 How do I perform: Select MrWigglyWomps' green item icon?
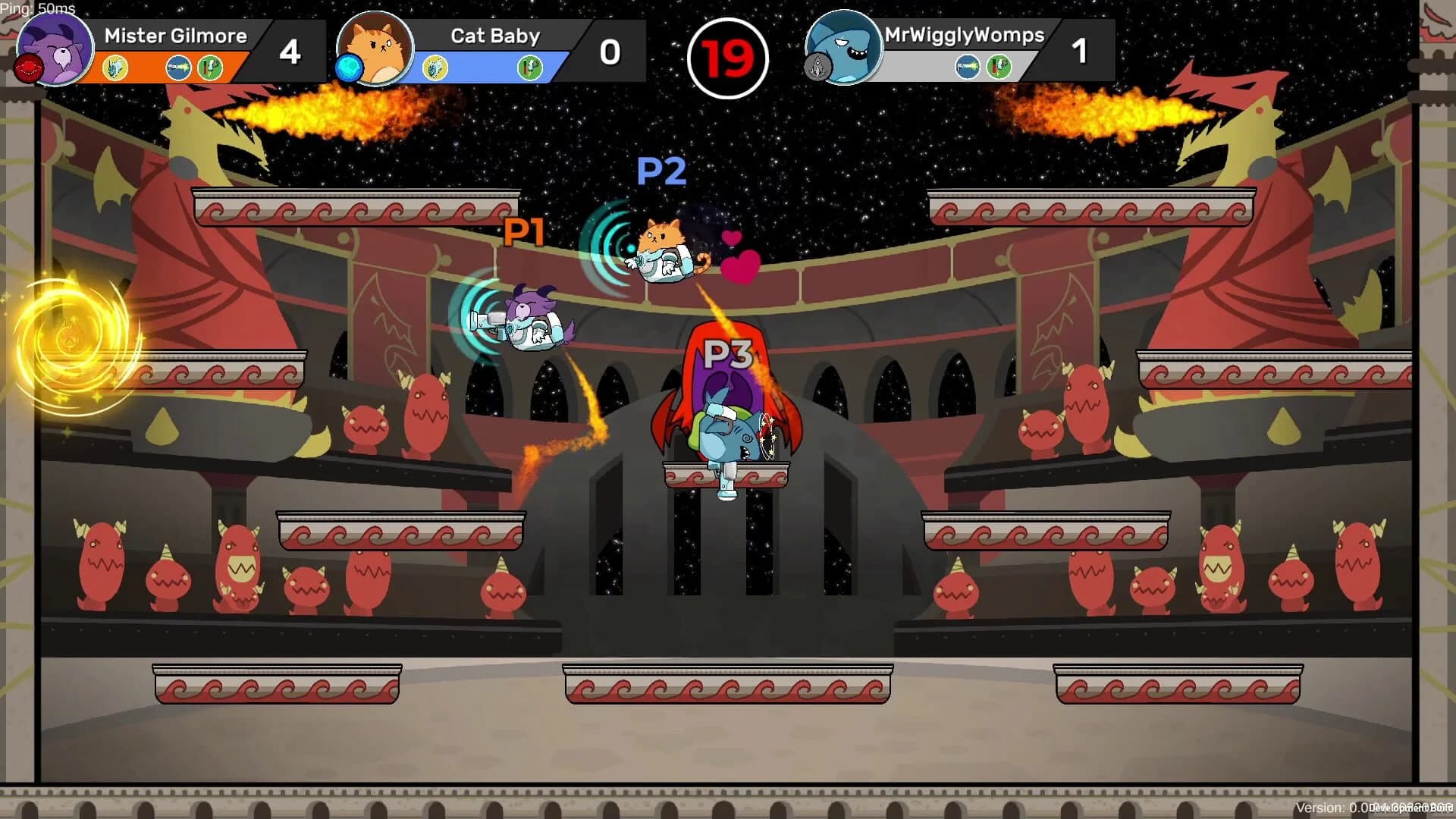999,67
